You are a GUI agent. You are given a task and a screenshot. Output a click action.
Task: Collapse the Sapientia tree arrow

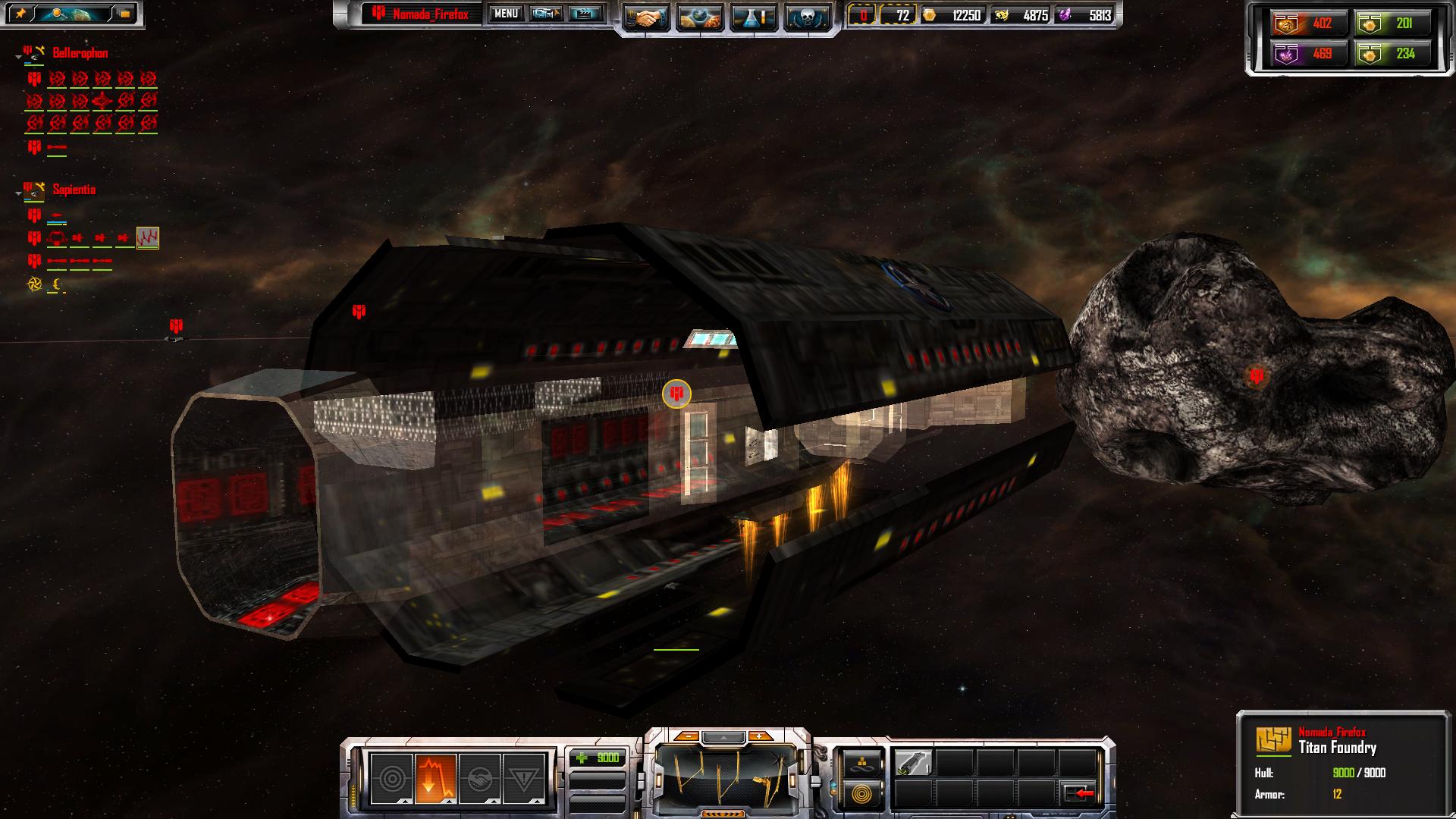click(x=18, y=194)
